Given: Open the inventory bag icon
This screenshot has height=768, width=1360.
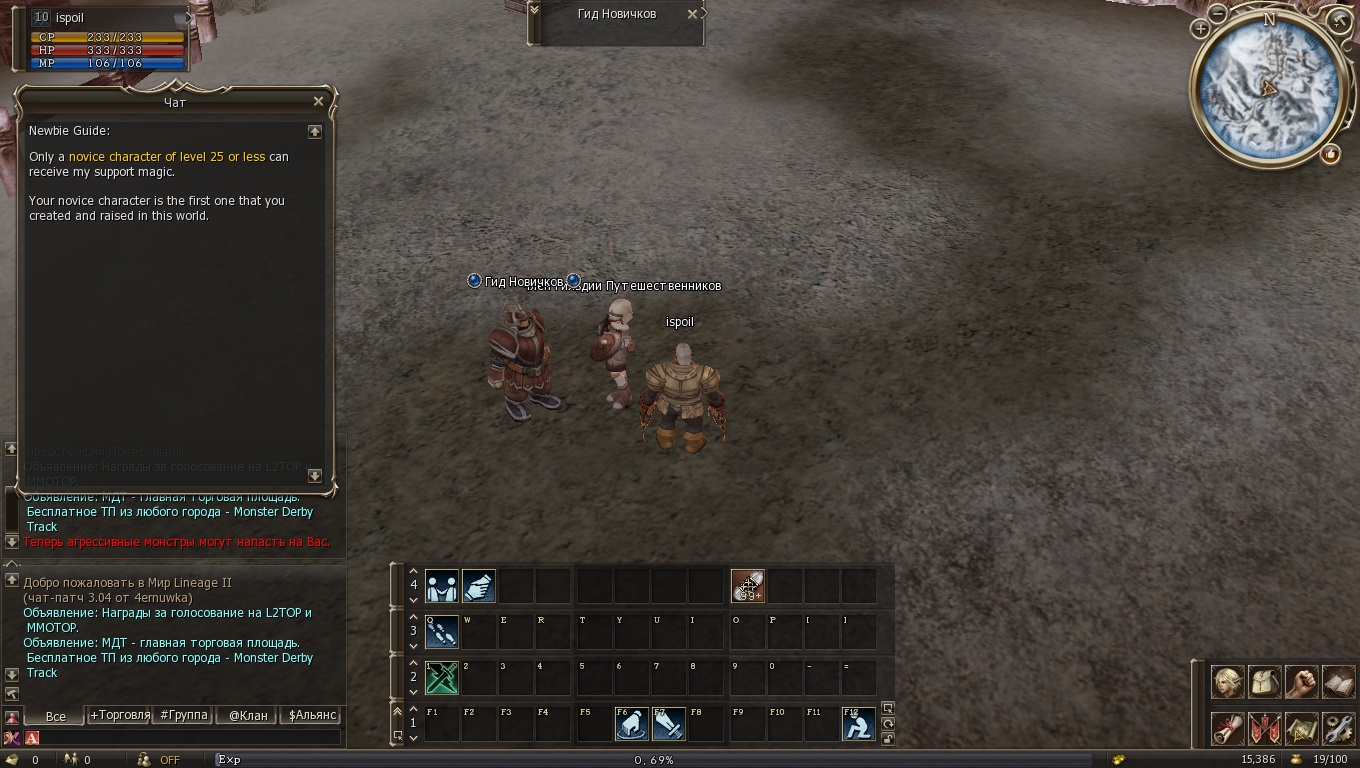Looking at the screenshot, I should [x=1264, y=682].
